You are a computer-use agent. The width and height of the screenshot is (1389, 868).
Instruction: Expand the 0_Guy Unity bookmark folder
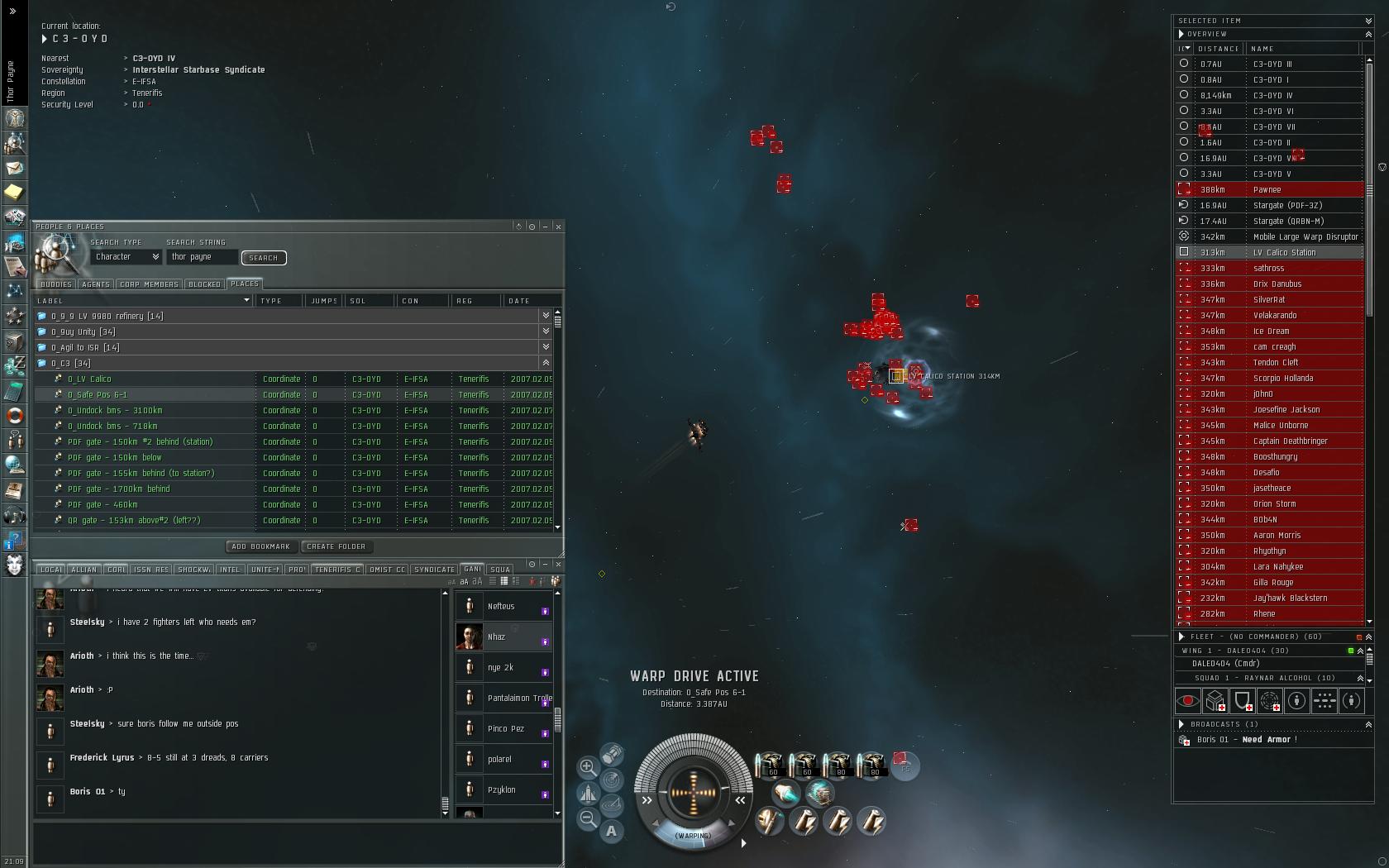(545, 331)
